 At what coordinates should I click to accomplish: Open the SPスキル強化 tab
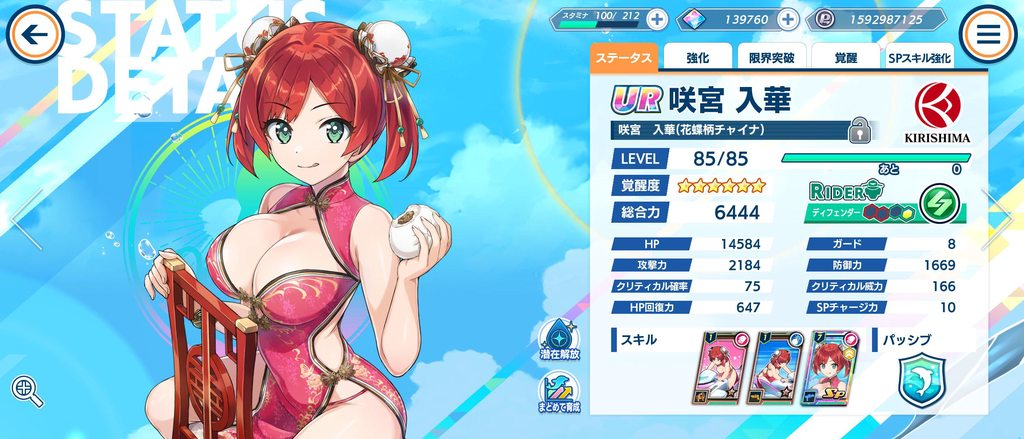920,58
